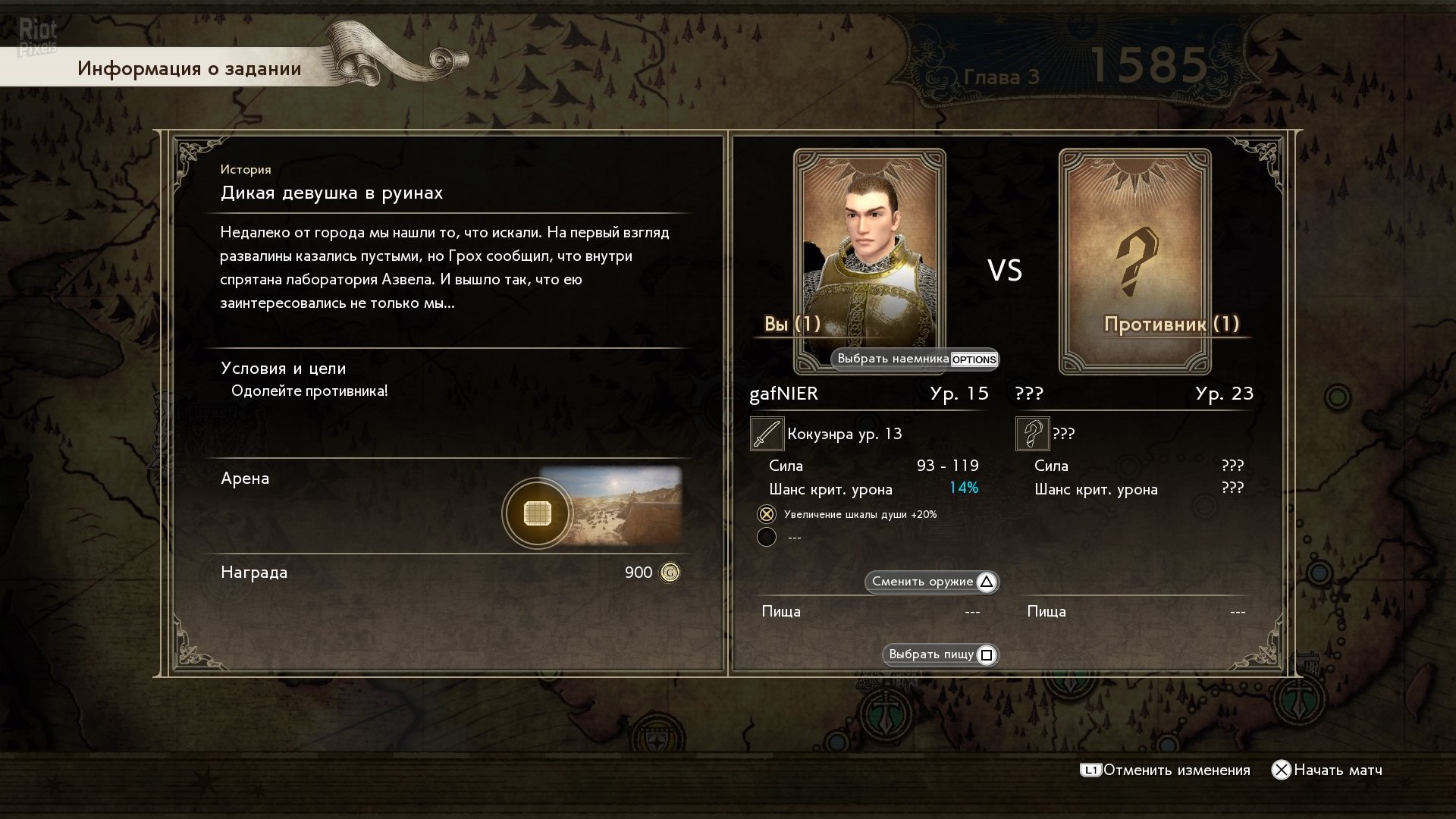Image resolution: width=1456 pixels, height=819 pixels.
Task: Select the unknown opponent question-mark card
Action: click(x=1134, y=261)
